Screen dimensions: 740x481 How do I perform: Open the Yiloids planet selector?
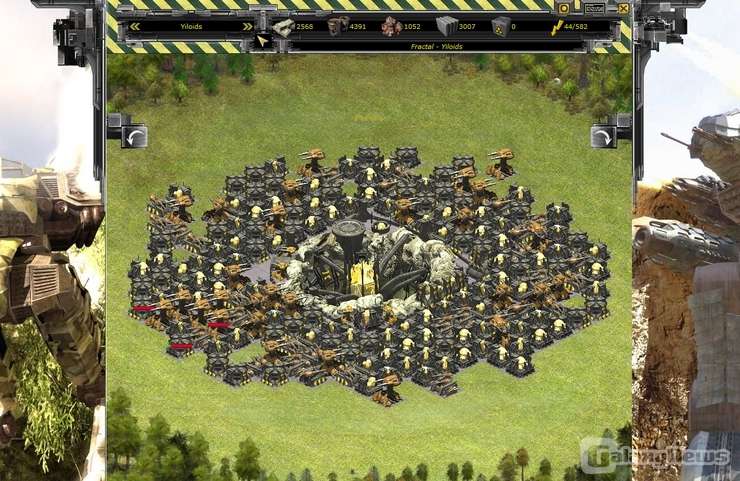pos(190,27)
